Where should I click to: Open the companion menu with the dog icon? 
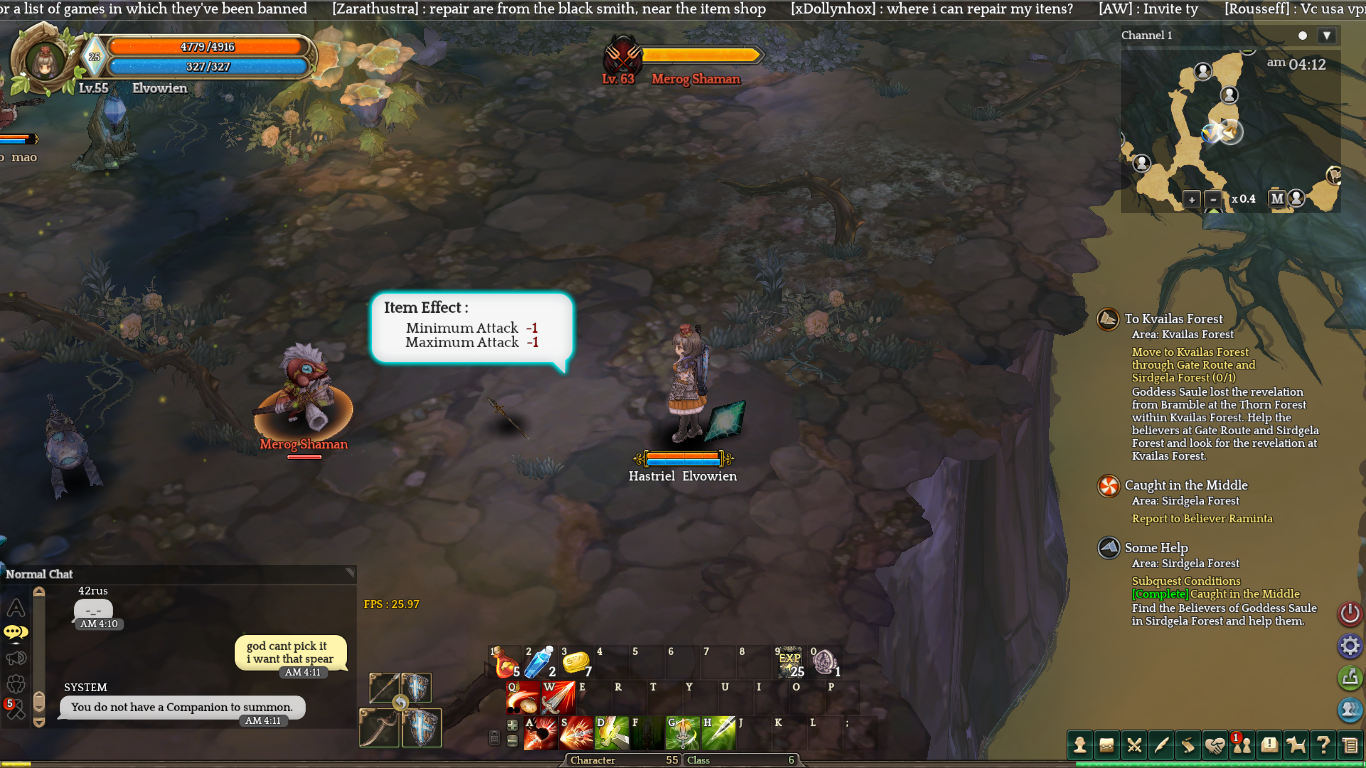(1296, 744)
